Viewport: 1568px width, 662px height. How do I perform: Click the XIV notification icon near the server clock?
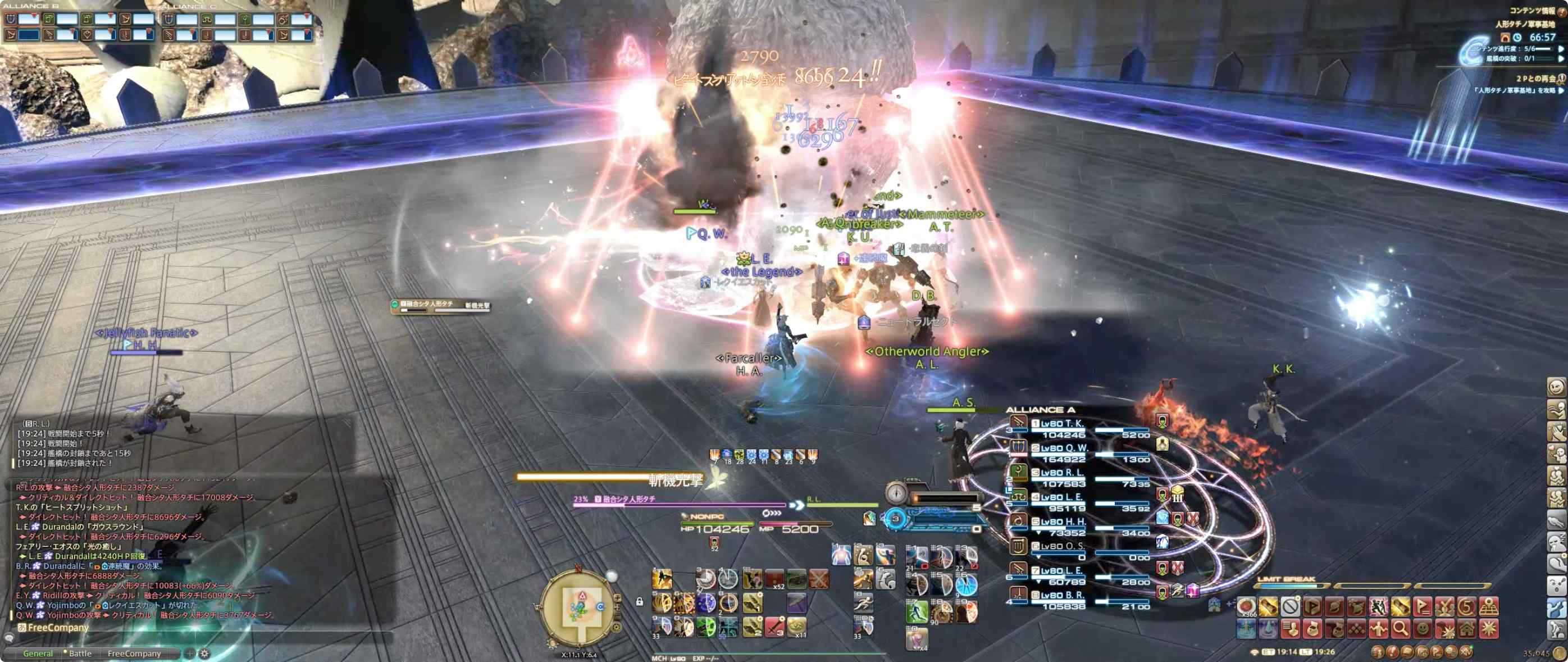(x=1467, y=653)
